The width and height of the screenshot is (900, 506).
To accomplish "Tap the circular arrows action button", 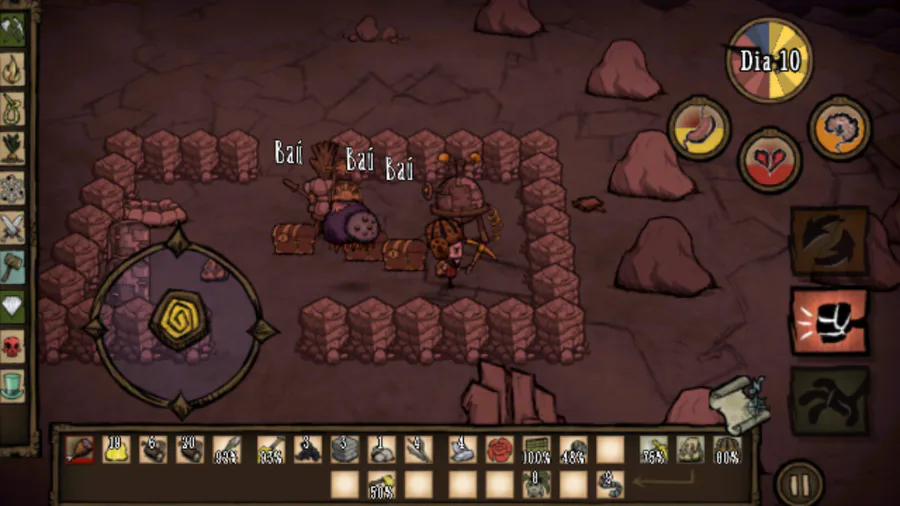I will [x=829, y=241].
